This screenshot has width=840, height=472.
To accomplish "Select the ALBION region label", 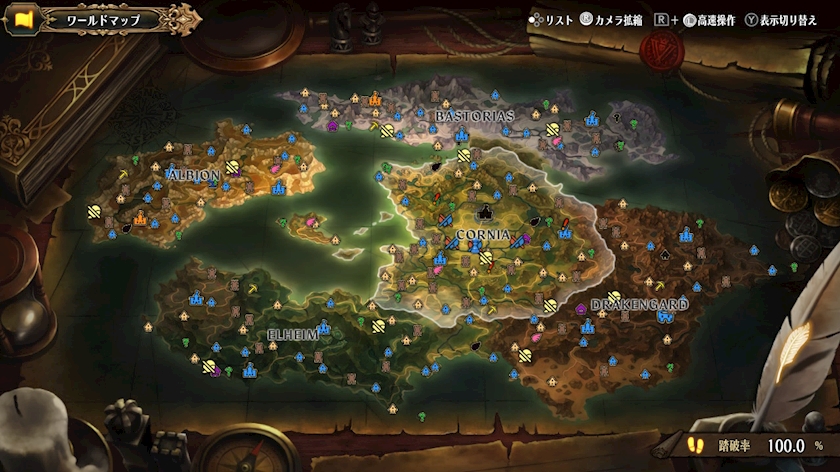I will pyautogui.click(x=192, y=174).
